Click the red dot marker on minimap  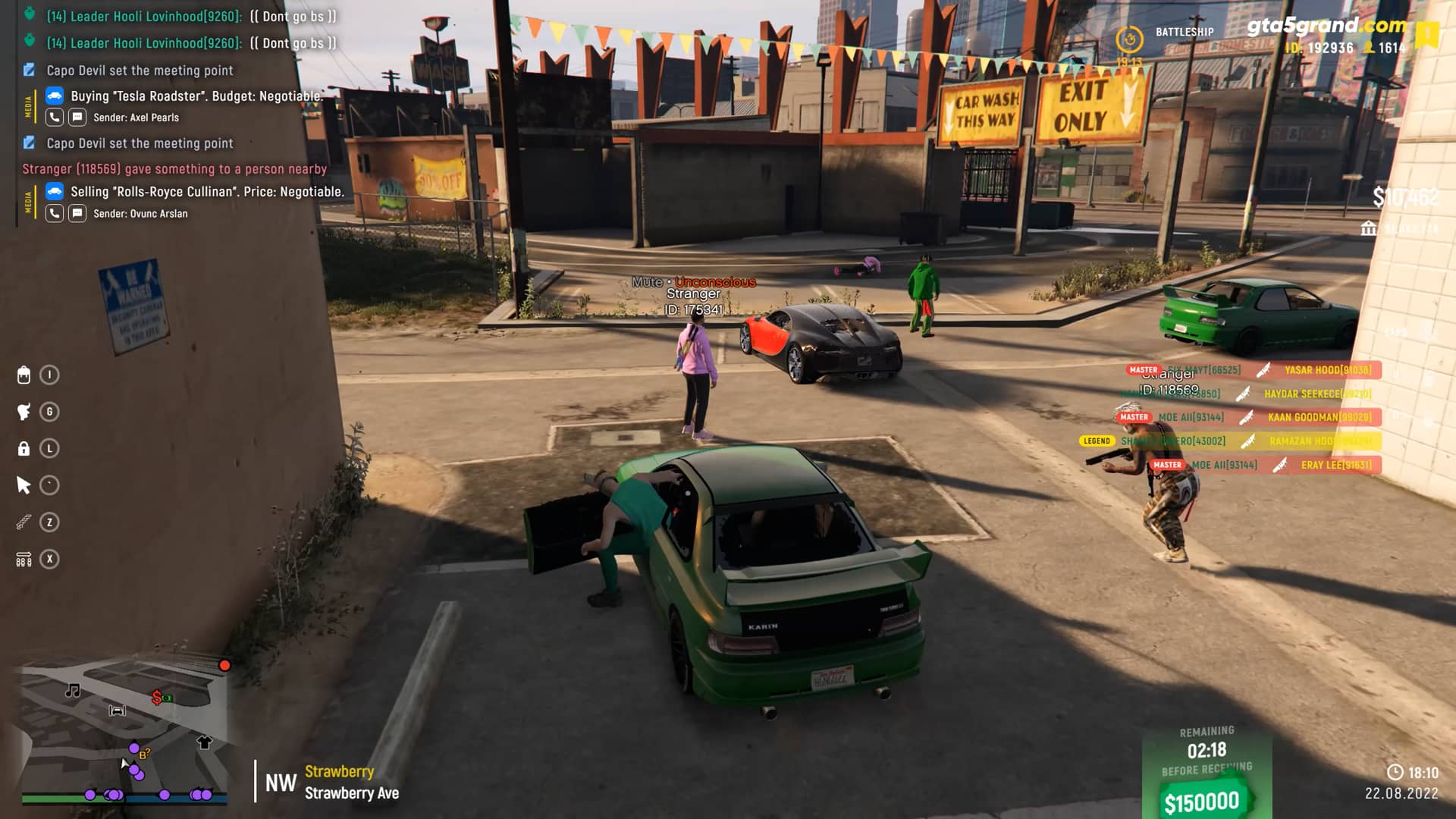click(224, 665)
